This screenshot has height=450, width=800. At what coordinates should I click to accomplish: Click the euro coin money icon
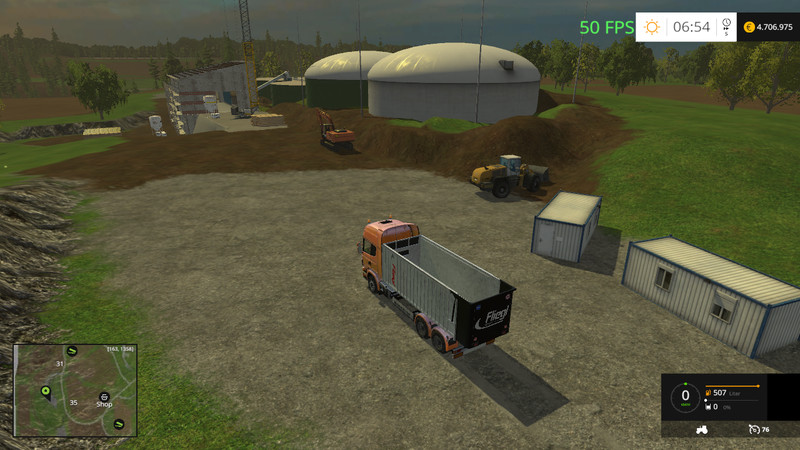coord(750,27)
